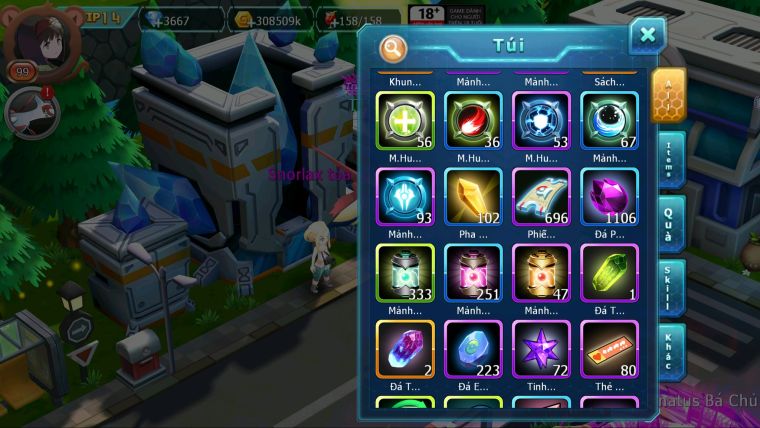The width and height of the screenshot is (760, 428).
Task: Open the bag search magnifier
Action: [394, 47]
